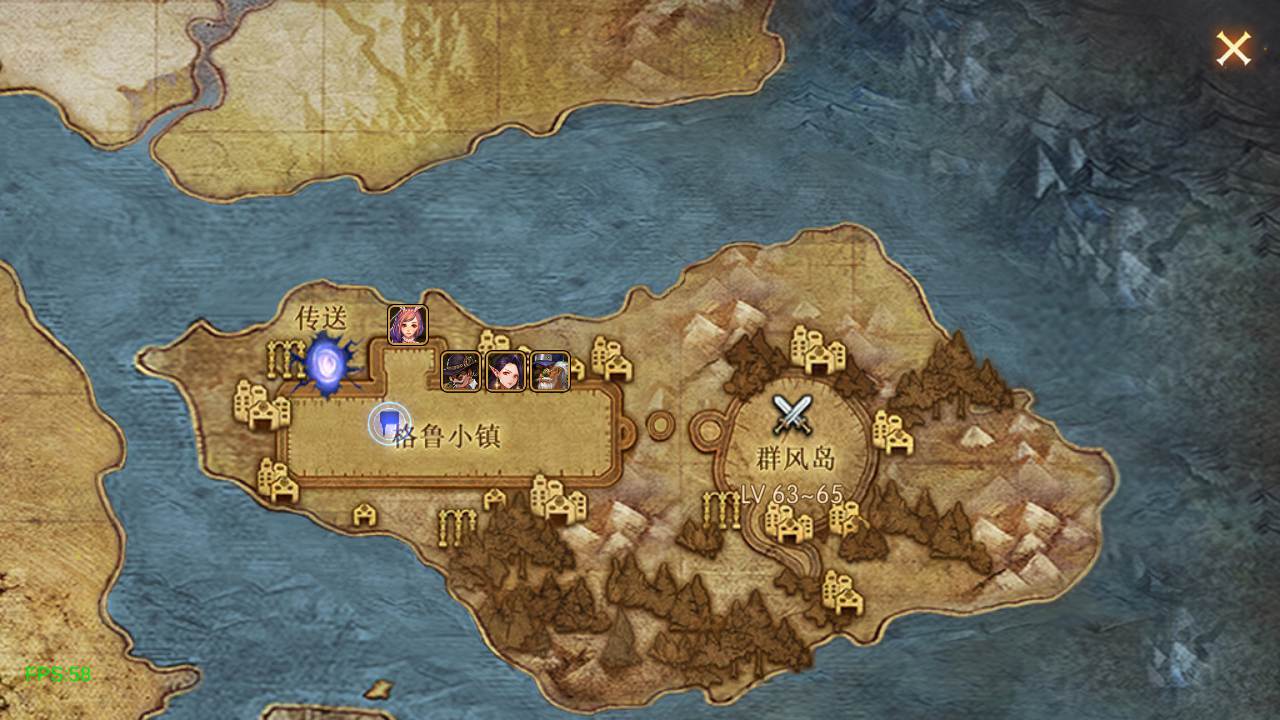Choose the pink-haired girl NPC portrait
The height and width of the screenshot is (720, 1280).
[408, 325]
